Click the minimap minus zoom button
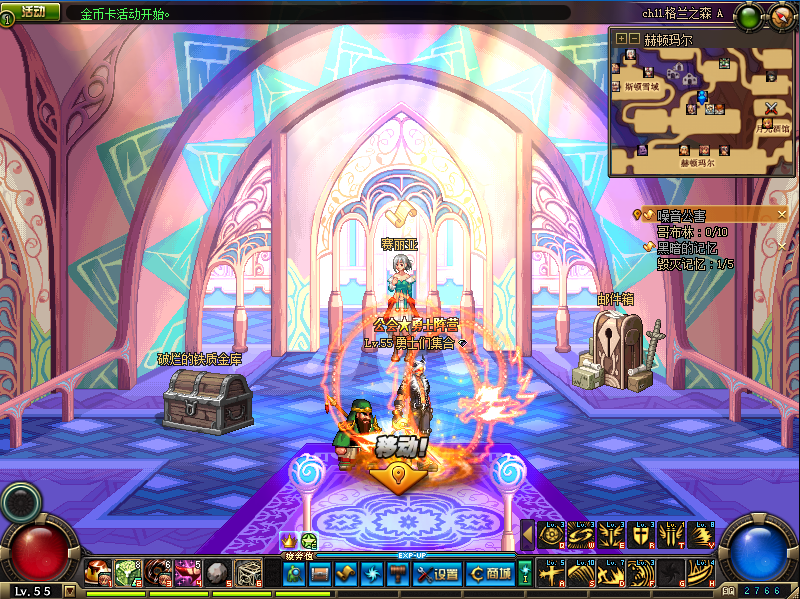800x599 pixels. tap(633, 38)
